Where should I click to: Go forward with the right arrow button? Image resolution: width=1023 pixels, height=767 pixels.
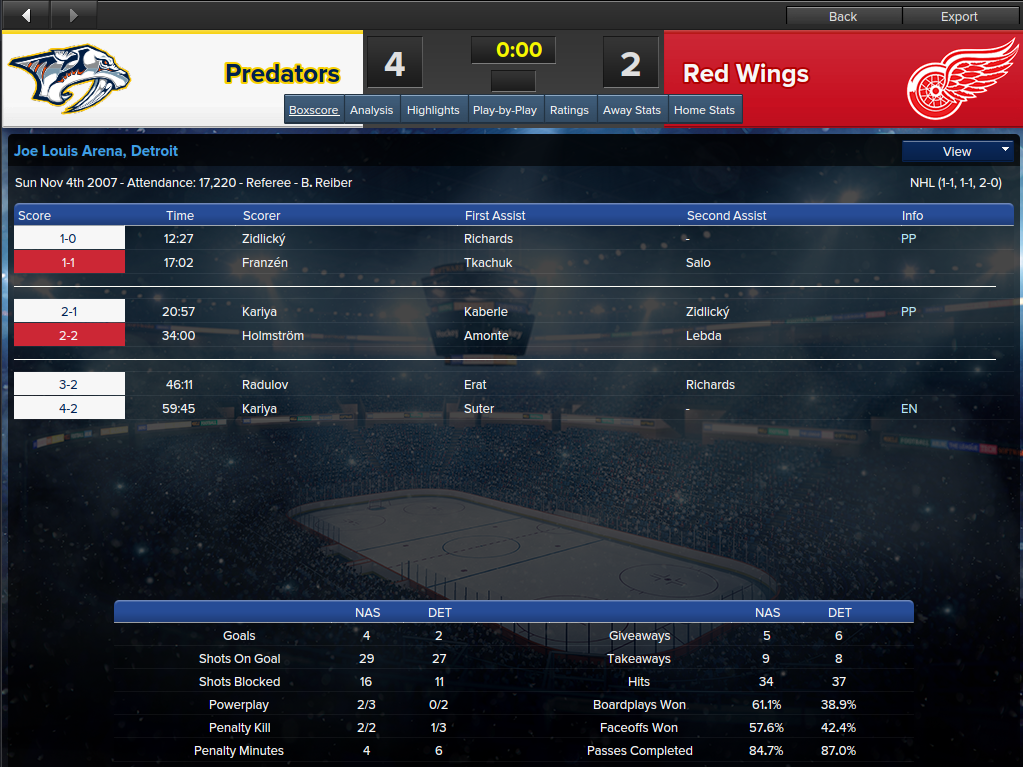tap(73, 15)
